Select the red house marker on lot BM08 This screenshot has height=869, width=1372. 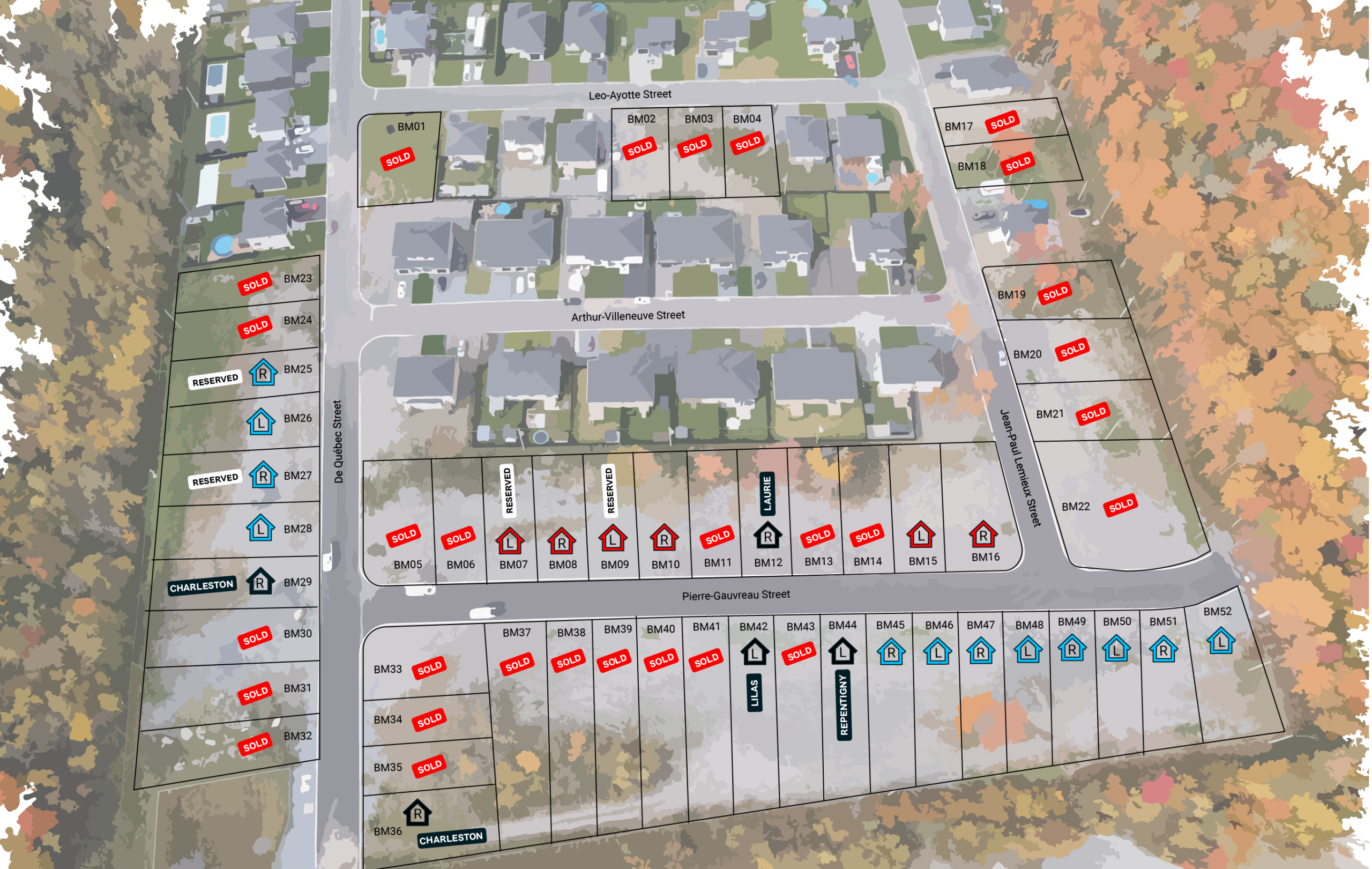tap(561, 541)
